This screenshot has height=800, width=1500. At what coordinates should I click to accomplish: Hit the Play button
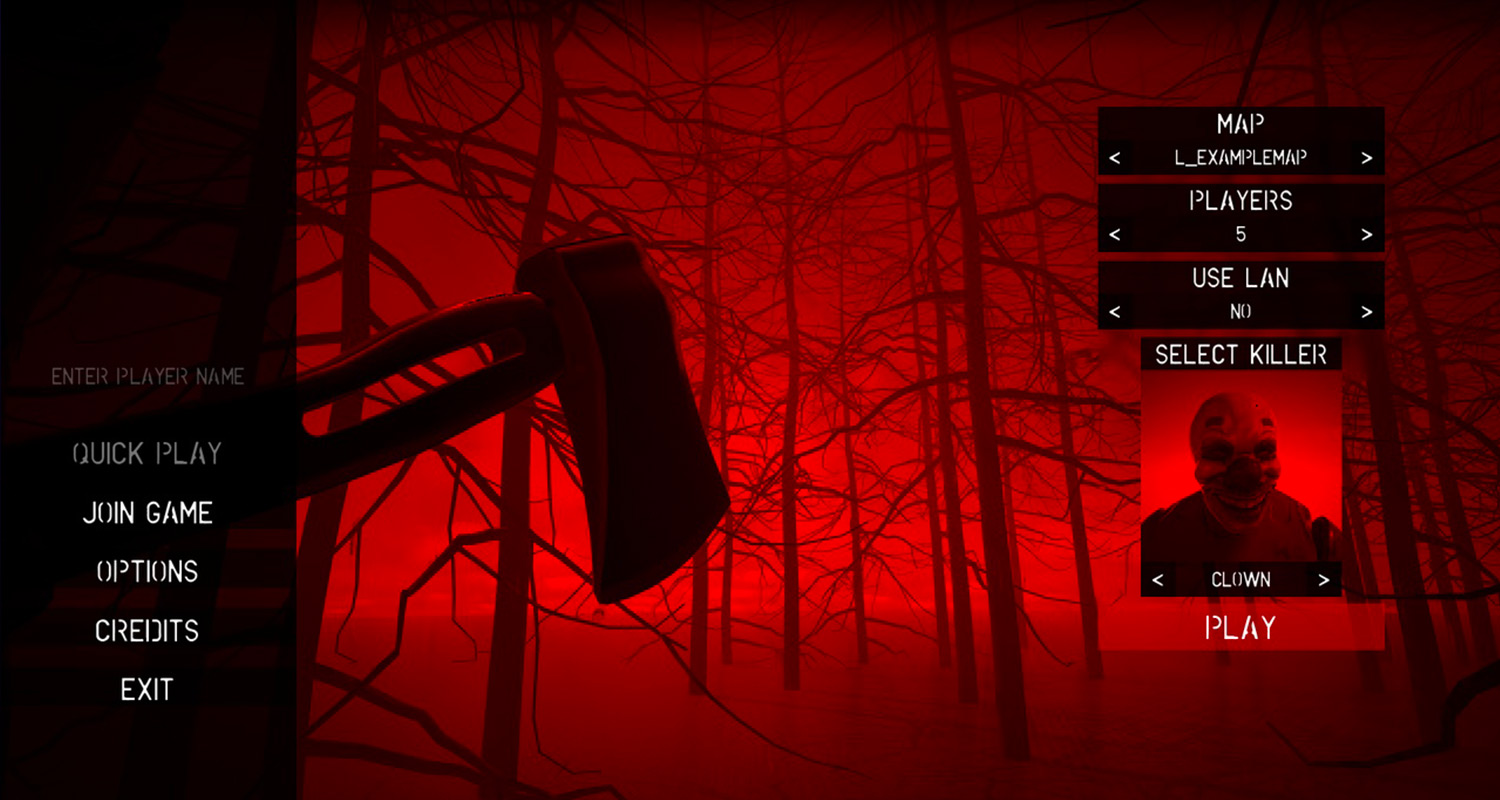[x=1241, y=628]
